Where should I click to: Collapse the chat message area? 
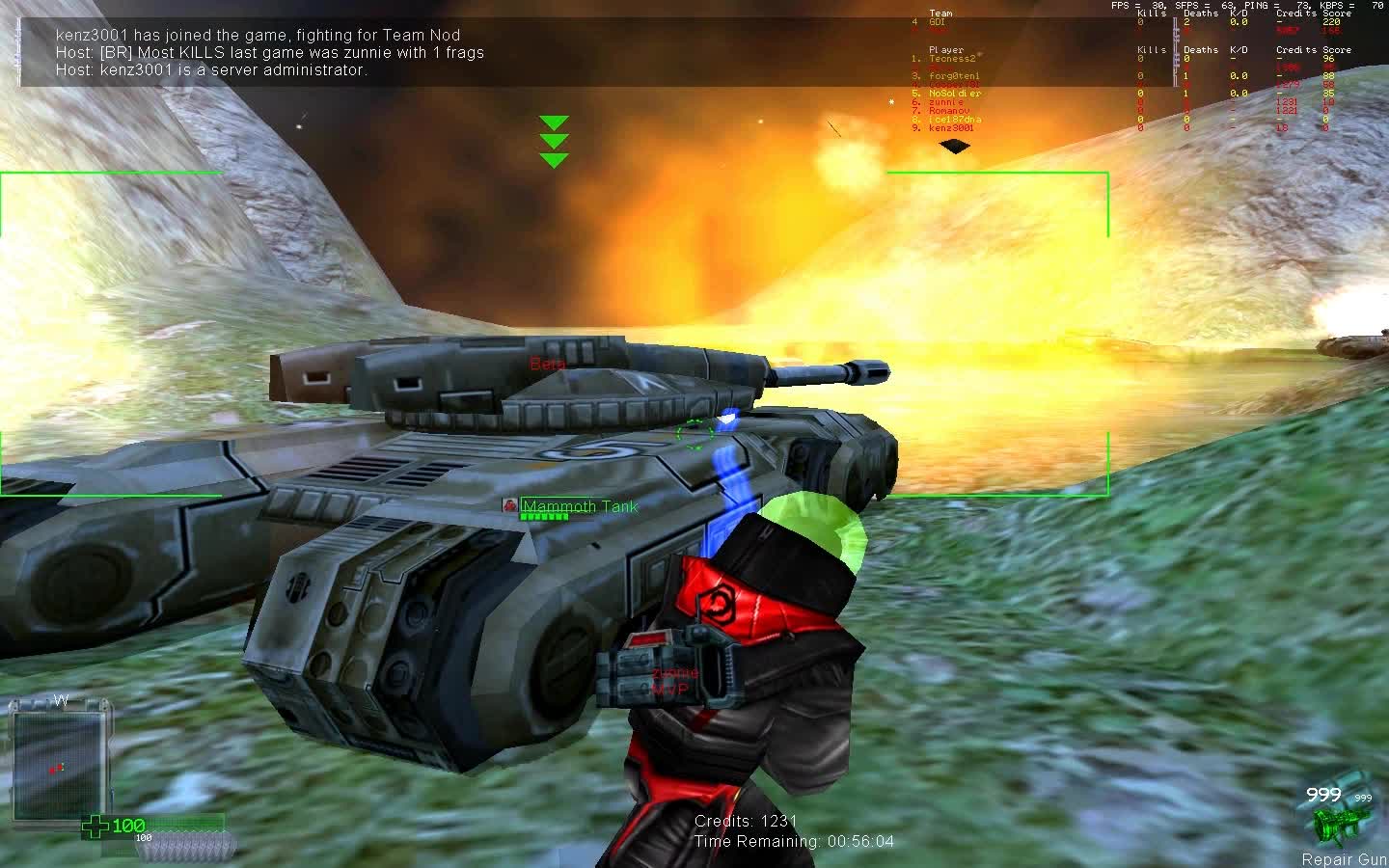(x=260, y=52)
